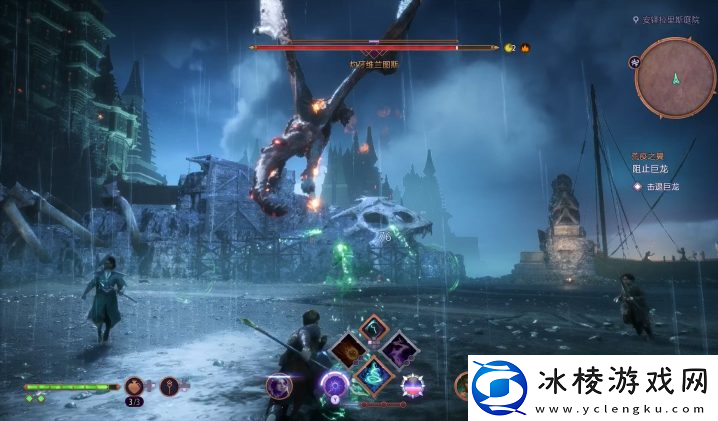Click the pink spiked rune icon
Image resolution: width=718 pixels, height=421 pixels.
(x=412, y=385)
